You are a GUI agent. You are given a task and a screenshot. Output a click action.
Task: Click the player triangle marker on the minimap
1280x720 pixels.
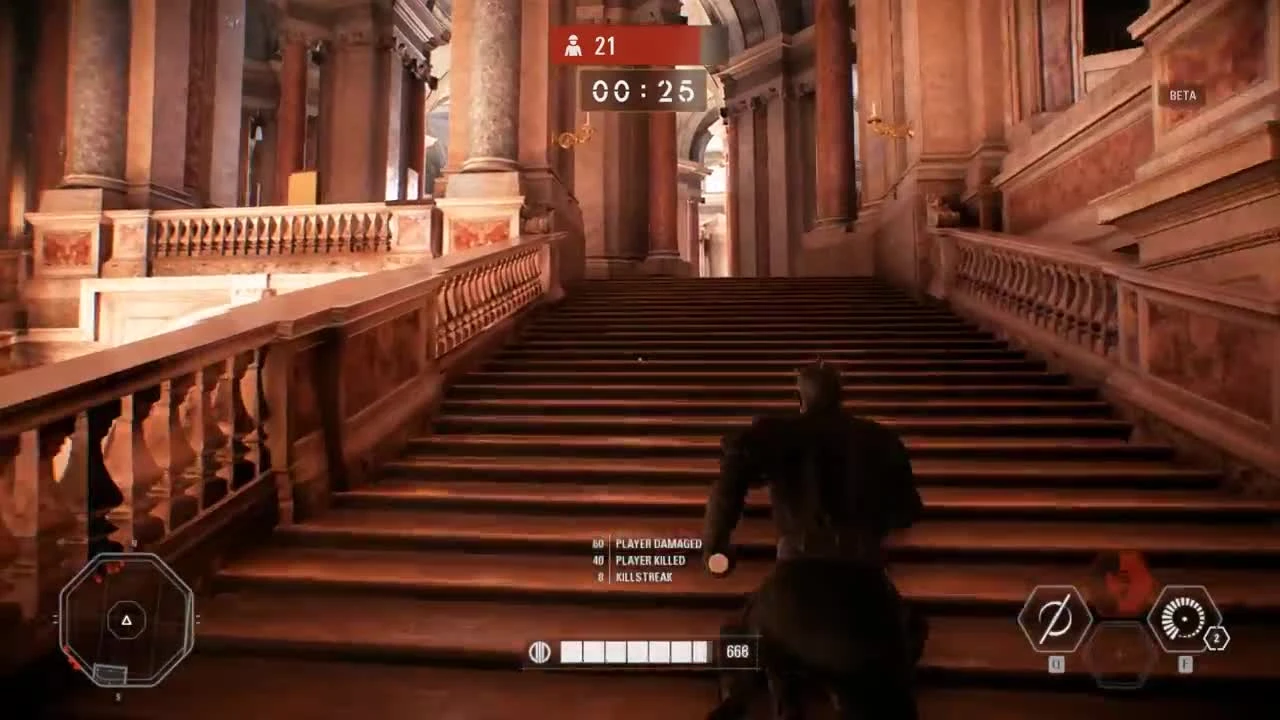click(x=125, y=620)
